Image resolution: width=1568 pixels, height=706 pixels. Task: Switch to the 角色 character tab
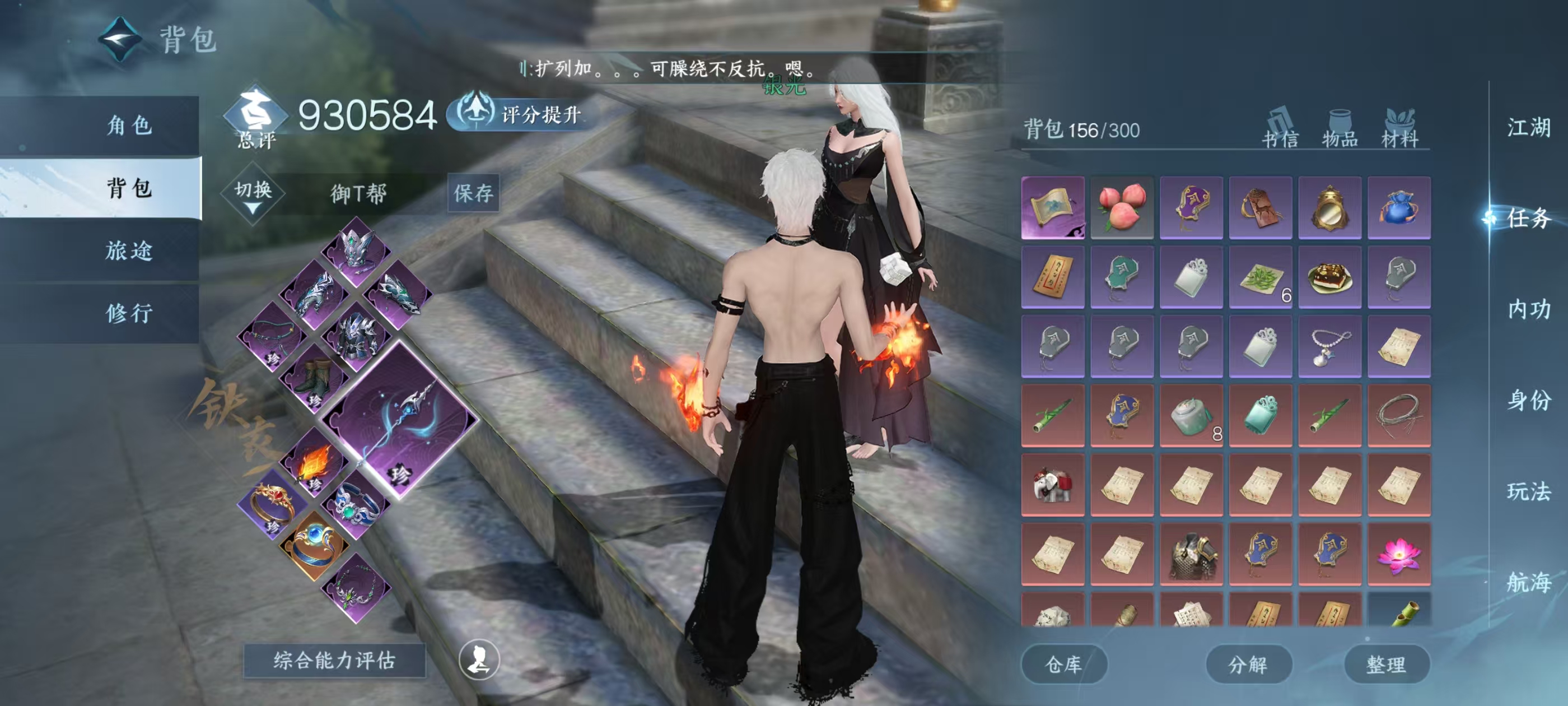tap(129, 126)
